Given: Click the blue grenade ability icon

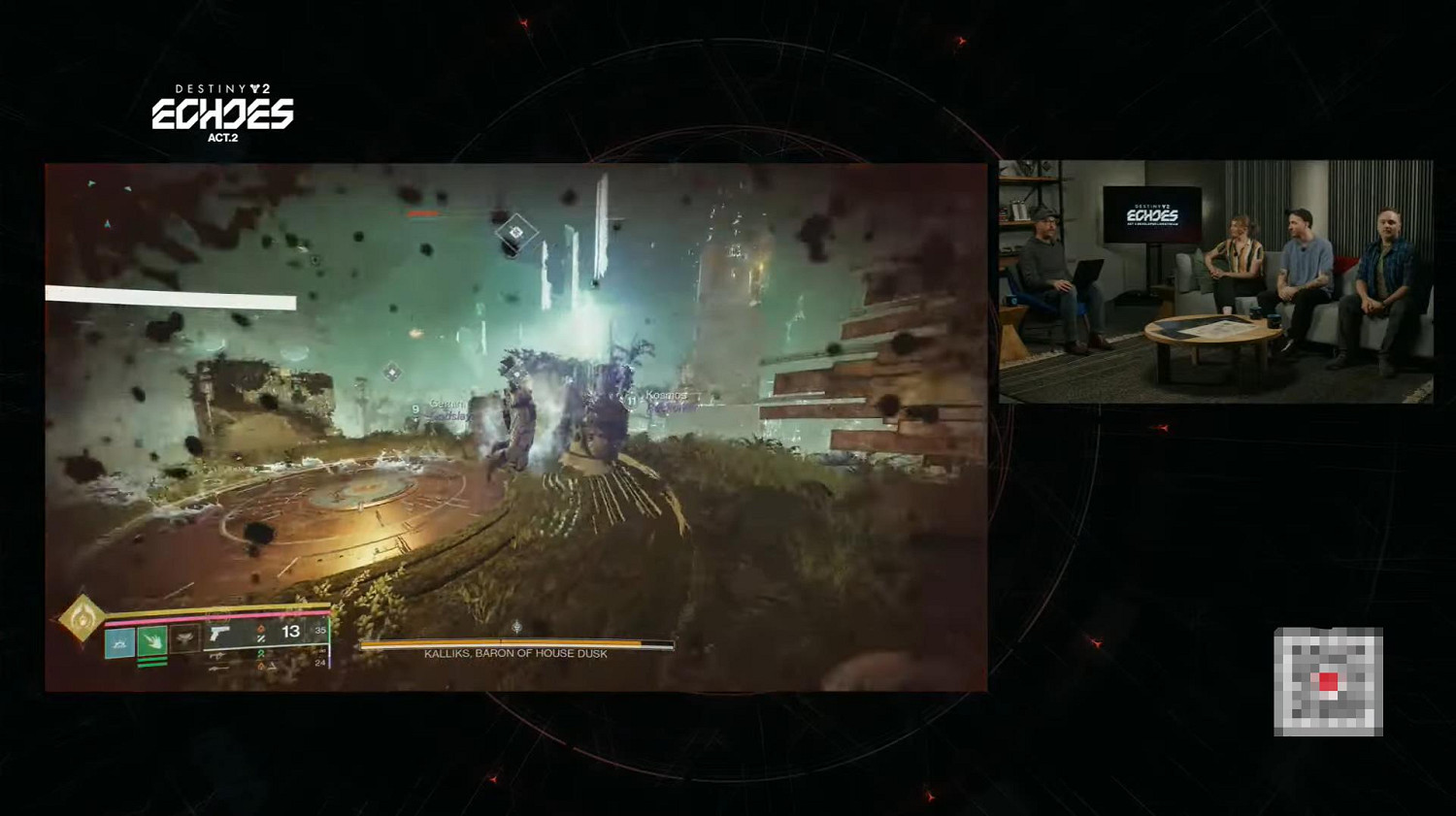Looking at the screenshot, I should pos(120,642).
